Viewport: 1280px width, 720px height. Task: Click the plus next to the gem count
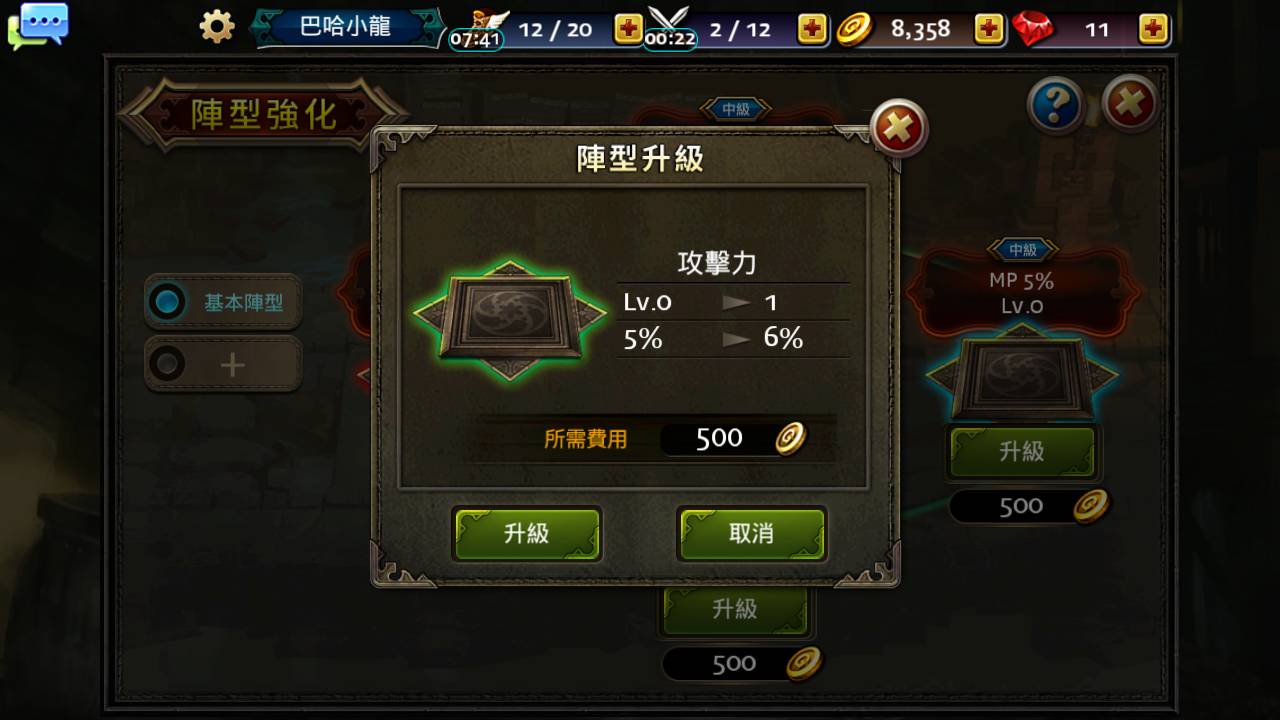(1152, 29)
